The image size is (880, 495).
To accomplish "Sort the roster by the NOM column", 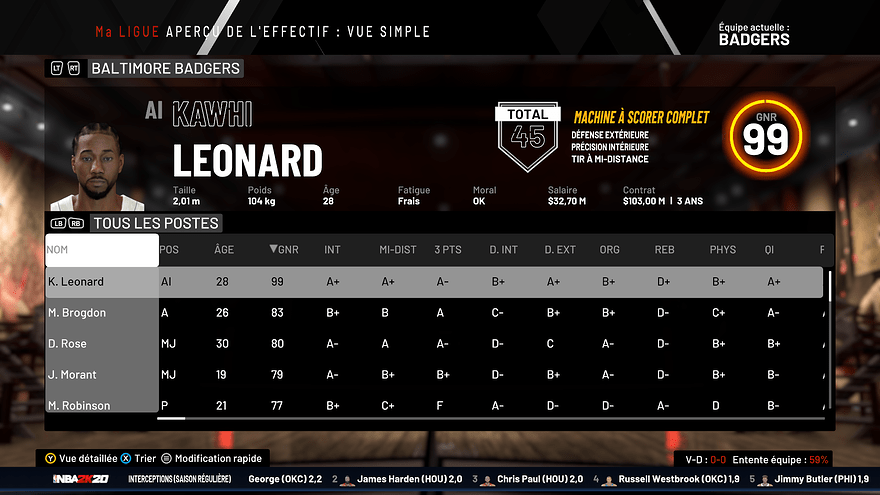I will click(101, 250).
